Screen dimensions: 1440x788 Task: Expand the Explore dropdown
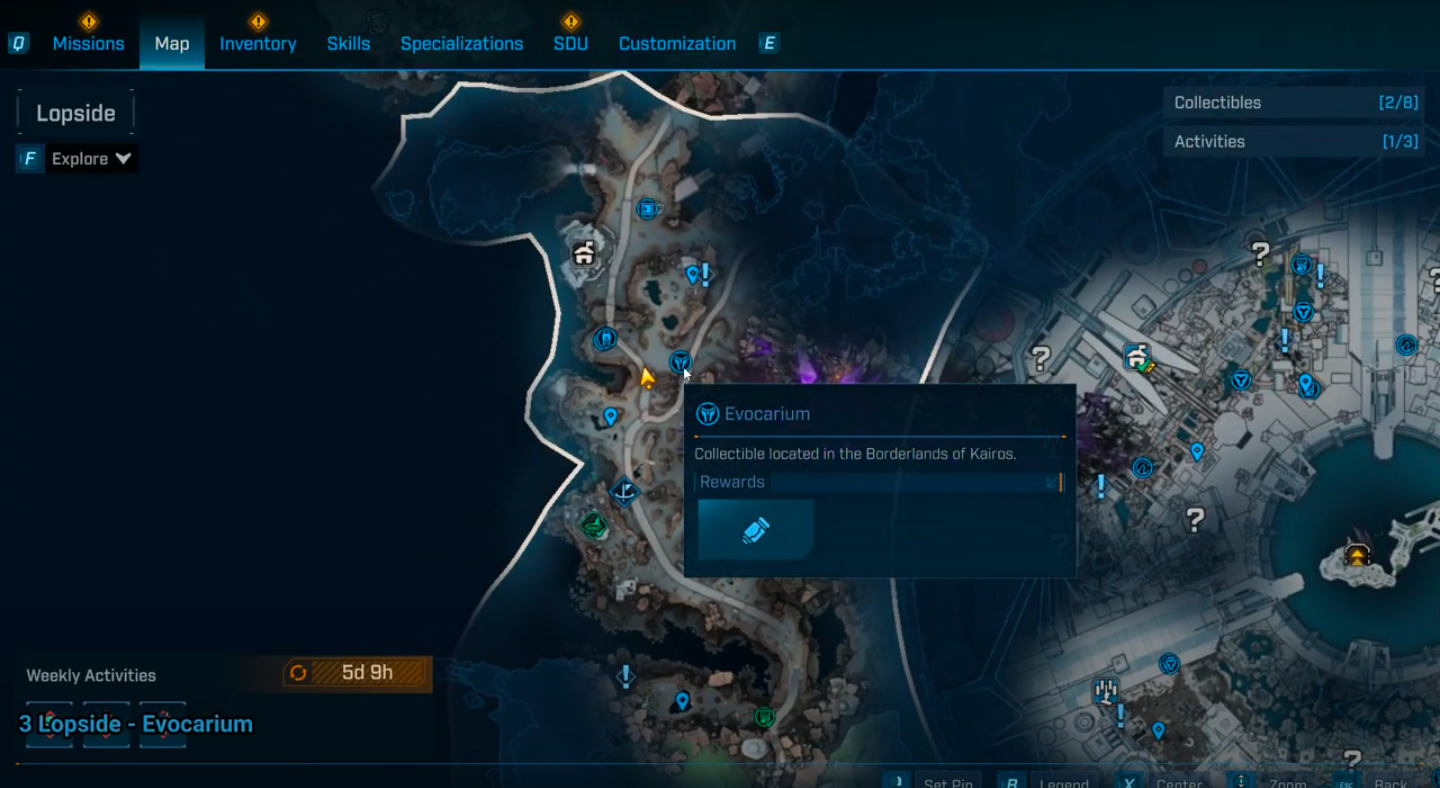91,159
